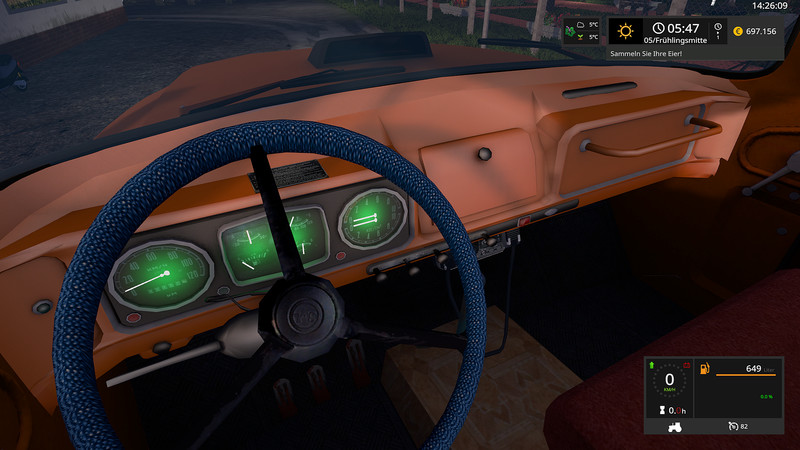800x450 pixels.
Task: Click the orange fuel pump icon
Action: tap(707, 369)
